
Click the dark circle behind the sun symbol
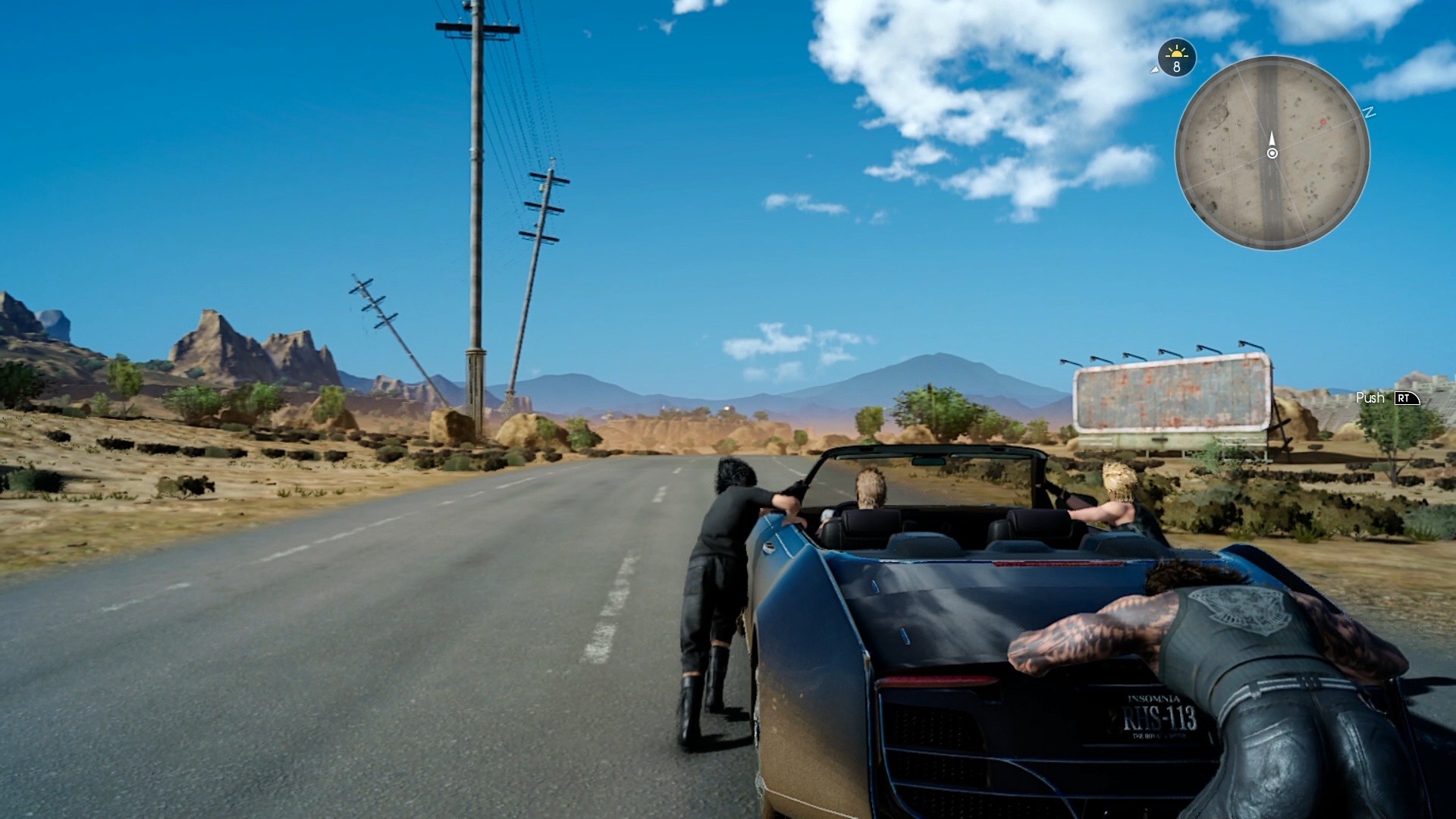[x=1177, y=58]
